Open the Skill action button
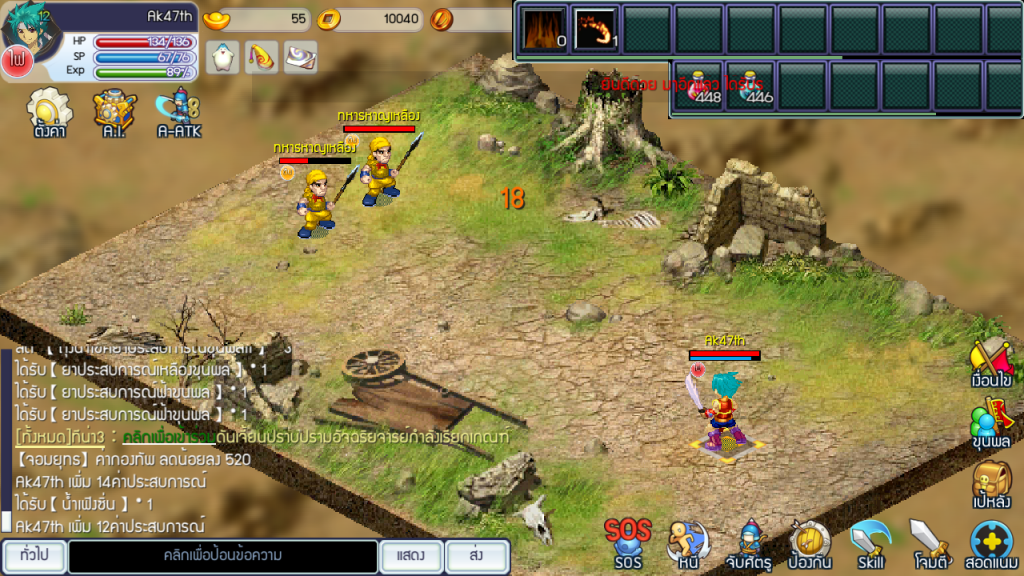This screenshot has width=1024, height=576. coord(870,543)
